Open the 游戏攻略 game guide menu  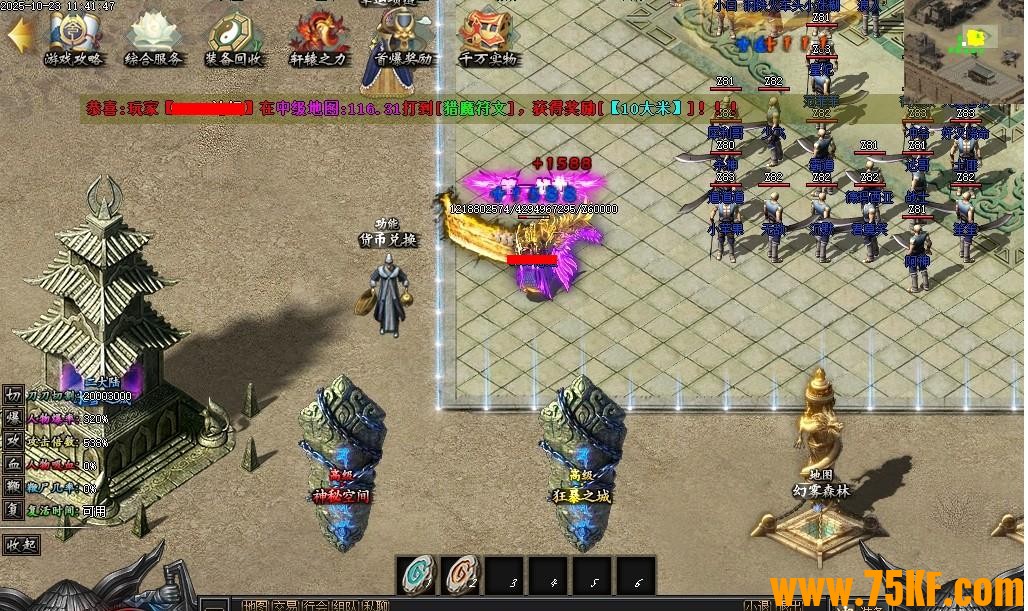(75, 38)
